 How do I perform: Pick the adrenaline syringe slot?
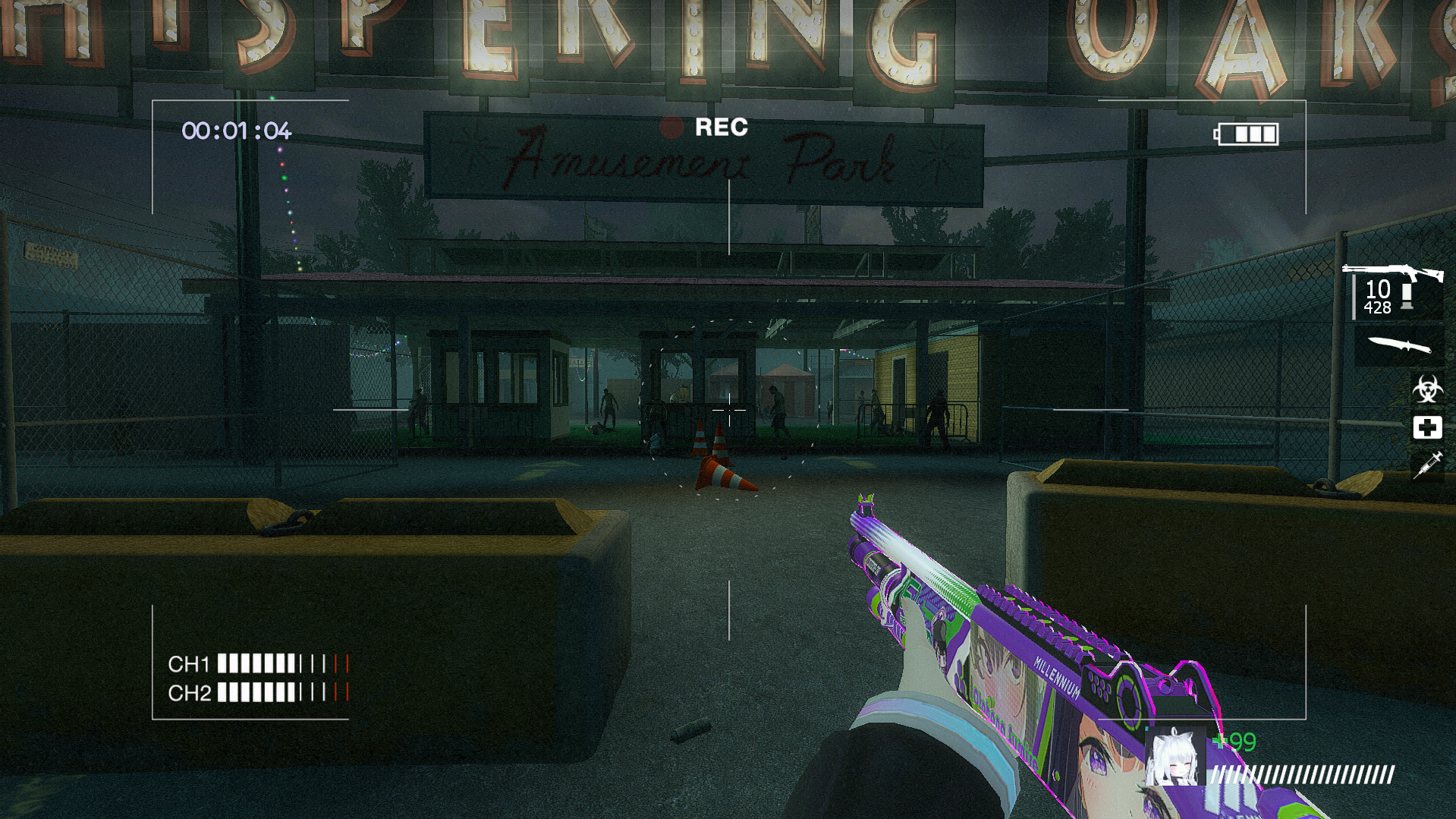[1427, 465]
